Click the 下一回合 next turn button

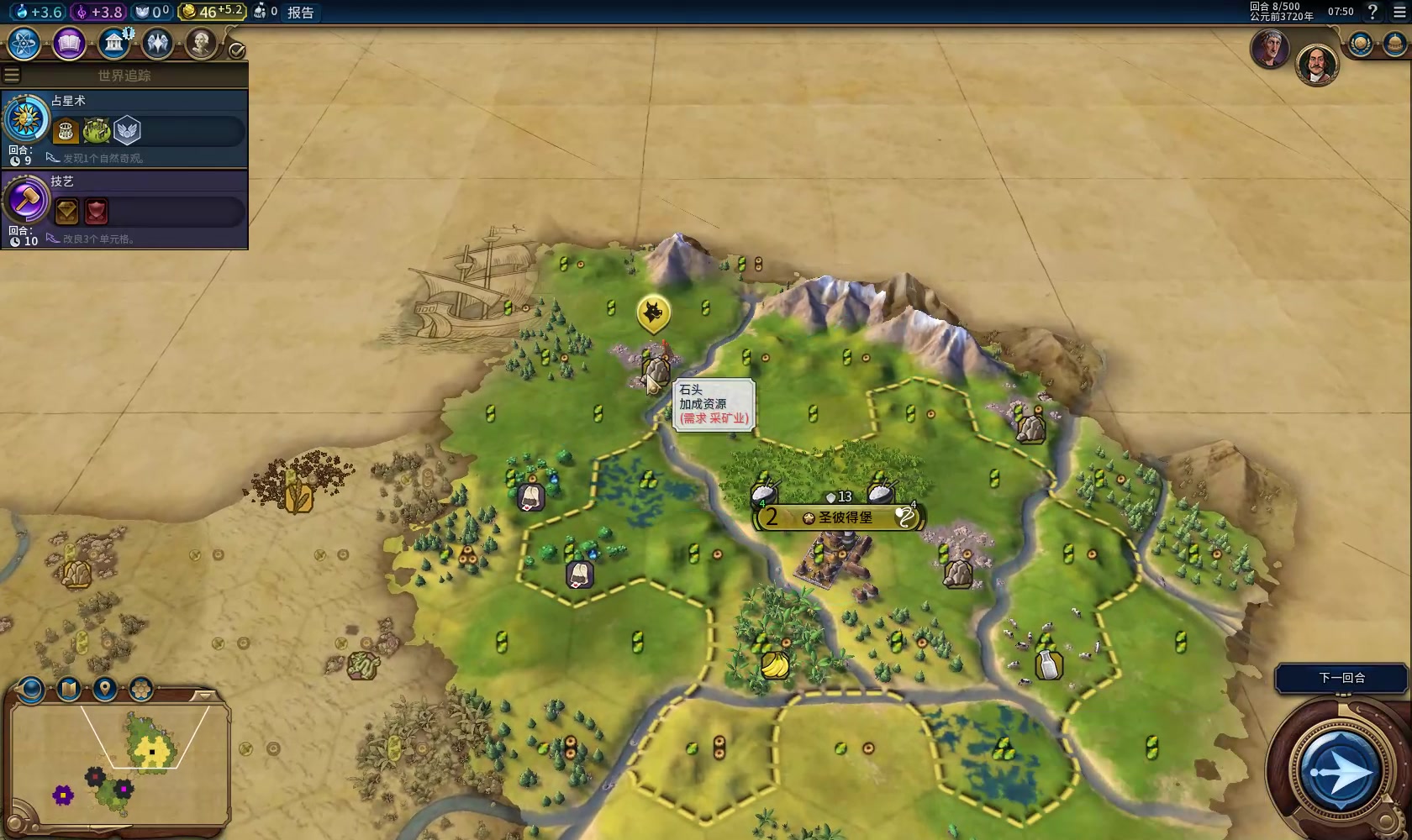pyautogui.click(x=1341, y=678)
